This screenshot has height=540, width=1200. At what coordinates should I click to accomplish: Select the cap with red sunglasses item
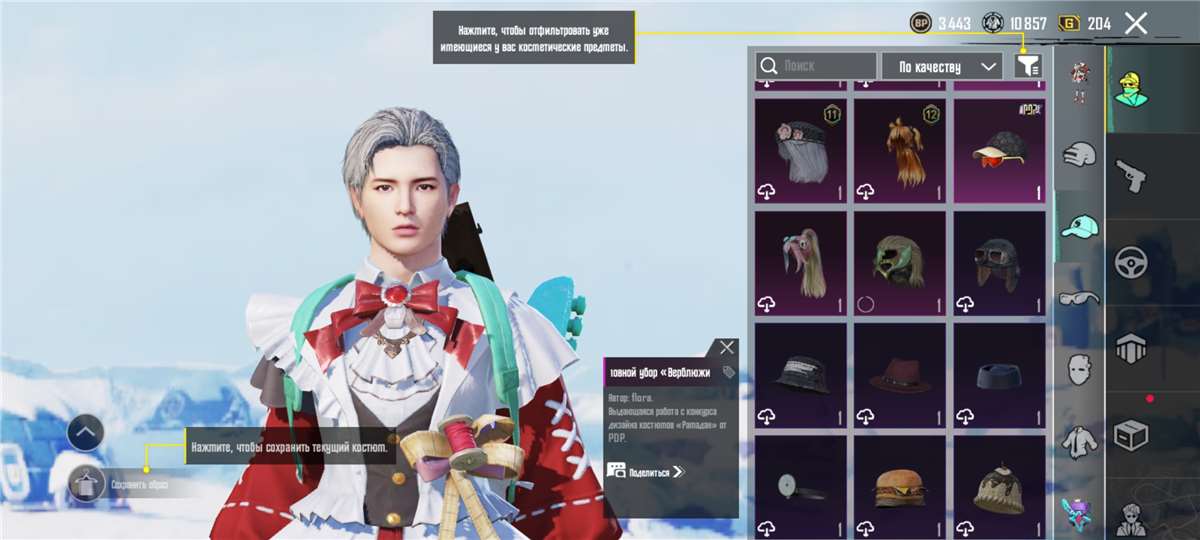pos(999,151)
